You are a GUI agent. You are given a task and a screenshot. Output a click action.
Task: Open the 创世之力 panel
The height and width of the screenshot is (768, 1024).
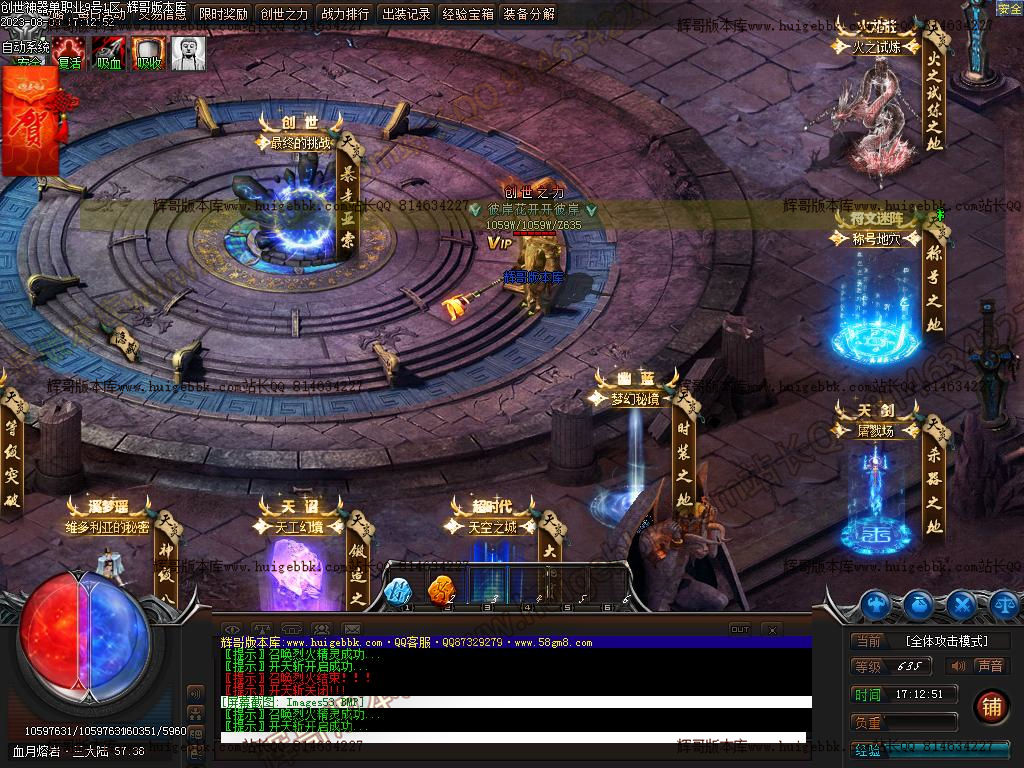(x=284, y=14)
